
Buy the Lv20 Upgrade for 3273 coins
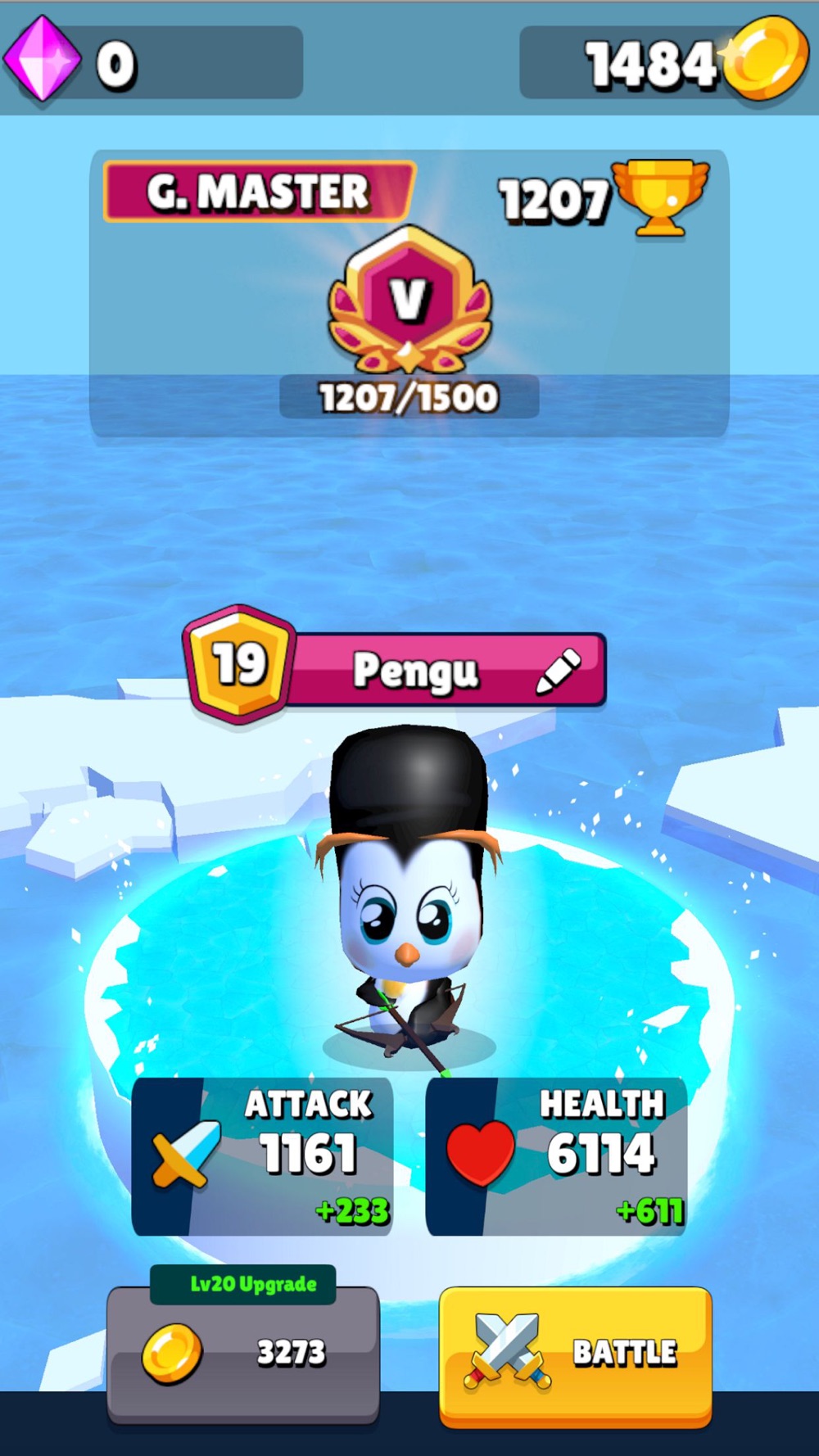pyautogui.click(x=243, y=1353)
